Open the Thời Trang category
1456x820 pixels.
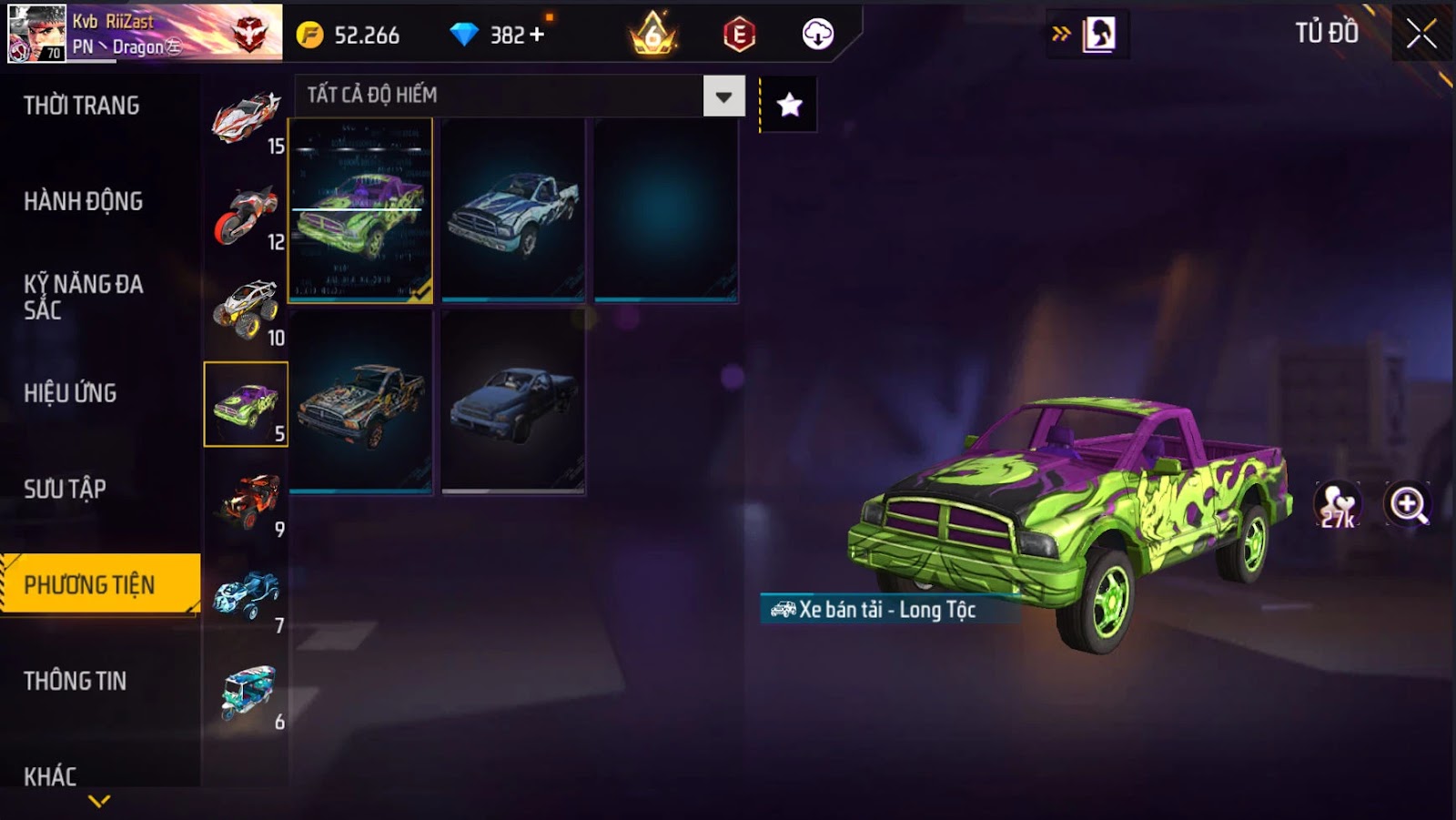82,106
